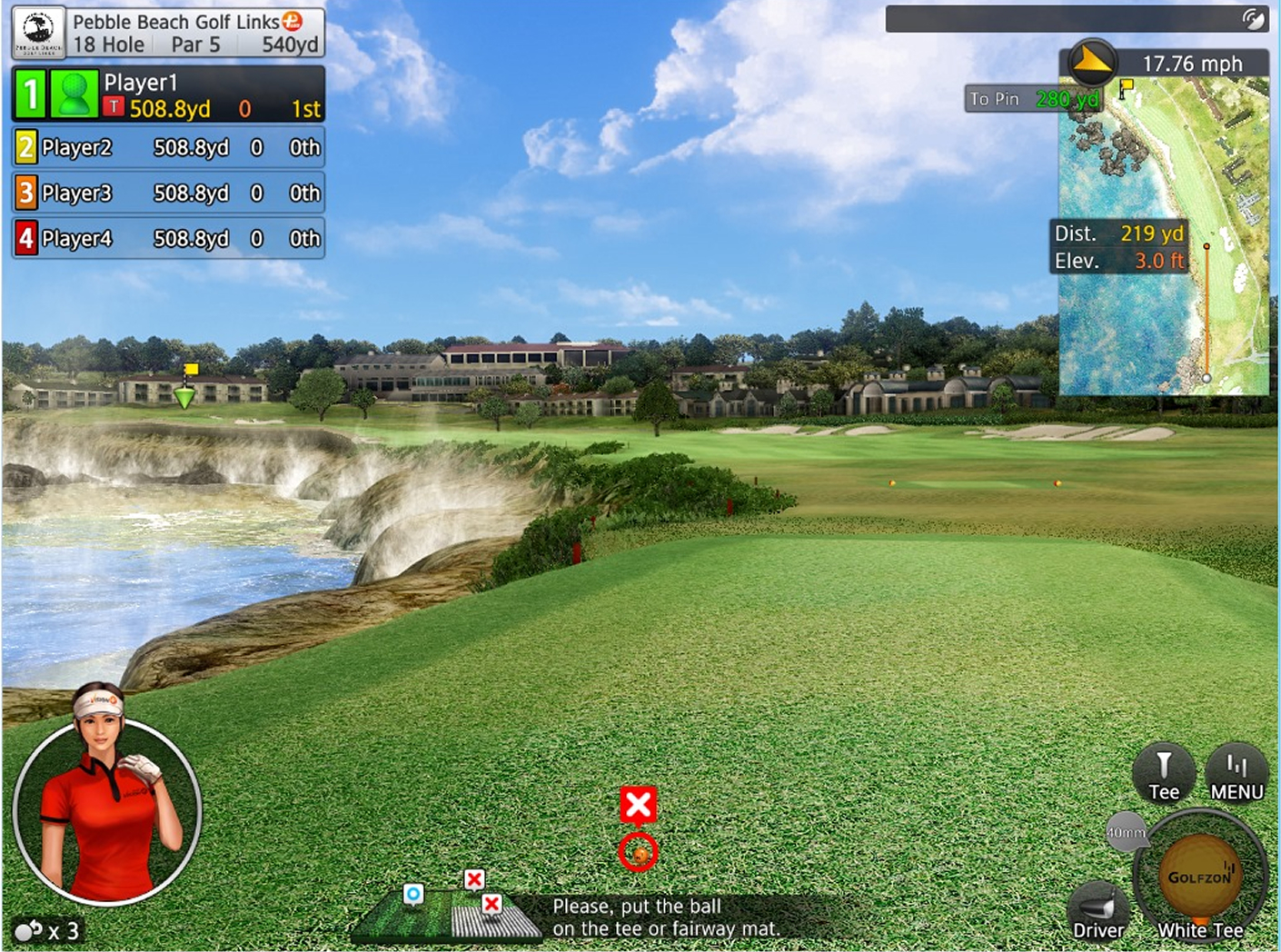
Task: Click the signal icon in top bar
Action: tap(1254, 19)
